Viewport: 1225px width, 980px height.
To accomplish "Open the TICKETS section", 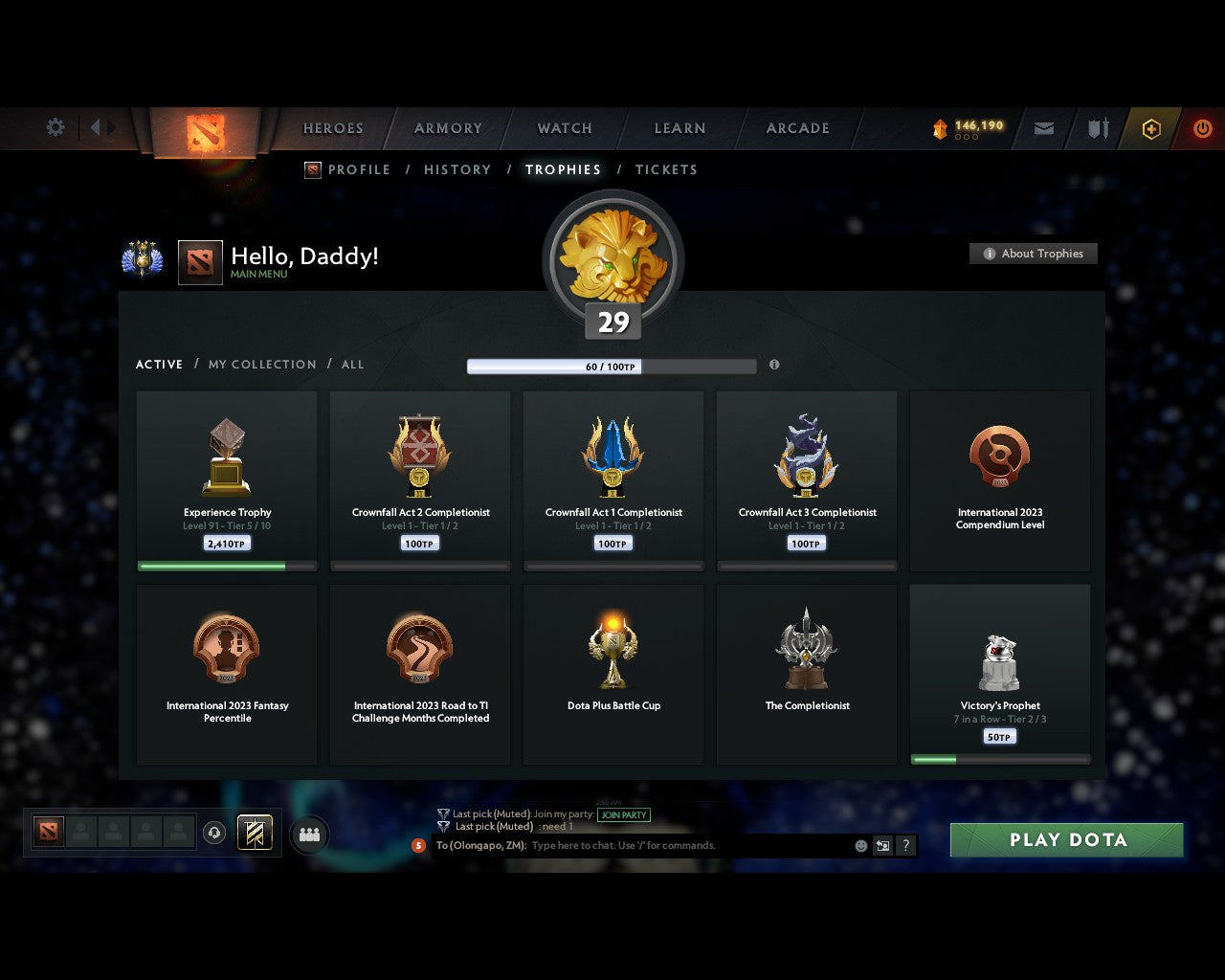I will click(x=666, y=169).
